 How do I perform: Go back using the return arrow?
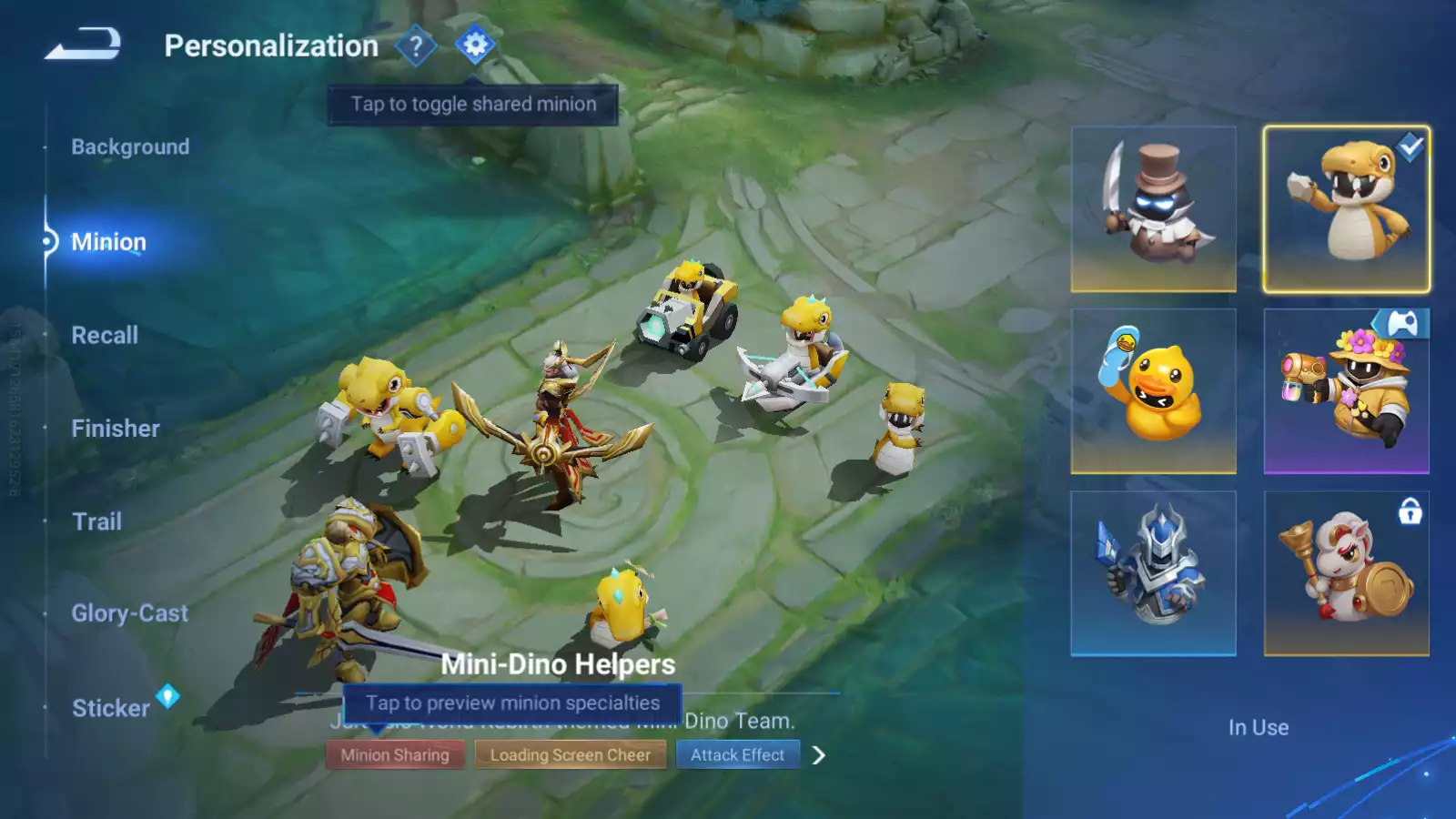click(x=83, y=44)
